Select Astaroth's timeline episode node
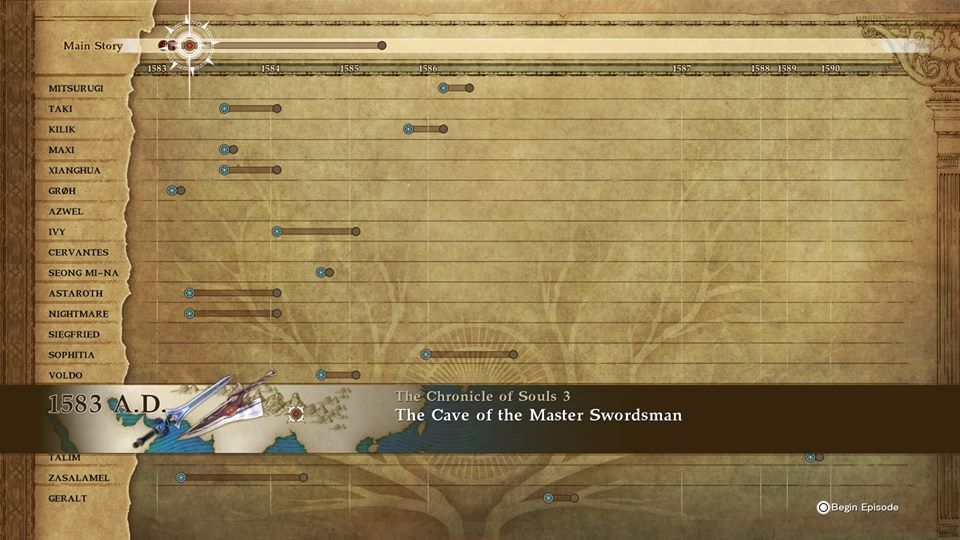The height and width of the screenshot is (540, 960). pos(189,293)
